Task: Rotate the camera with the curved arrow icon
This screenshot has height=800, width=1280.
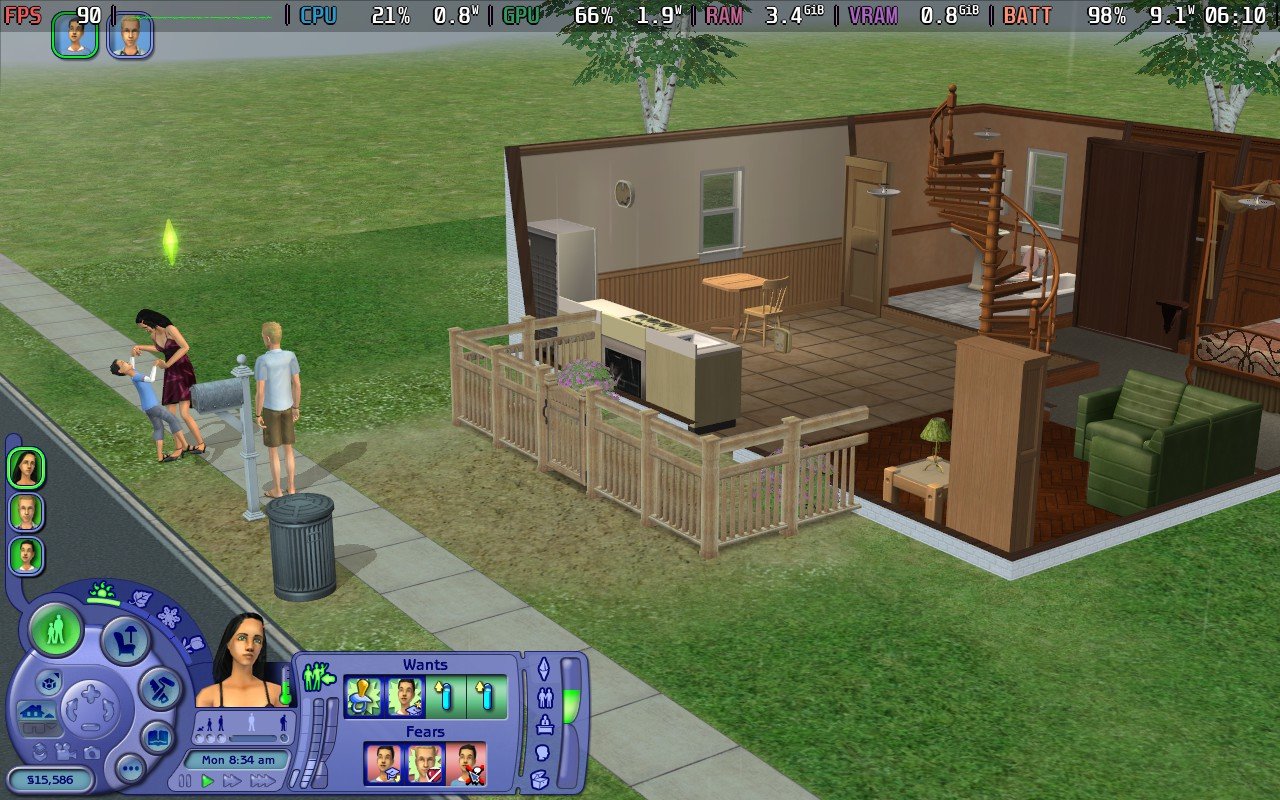Action: click(70, 712)
